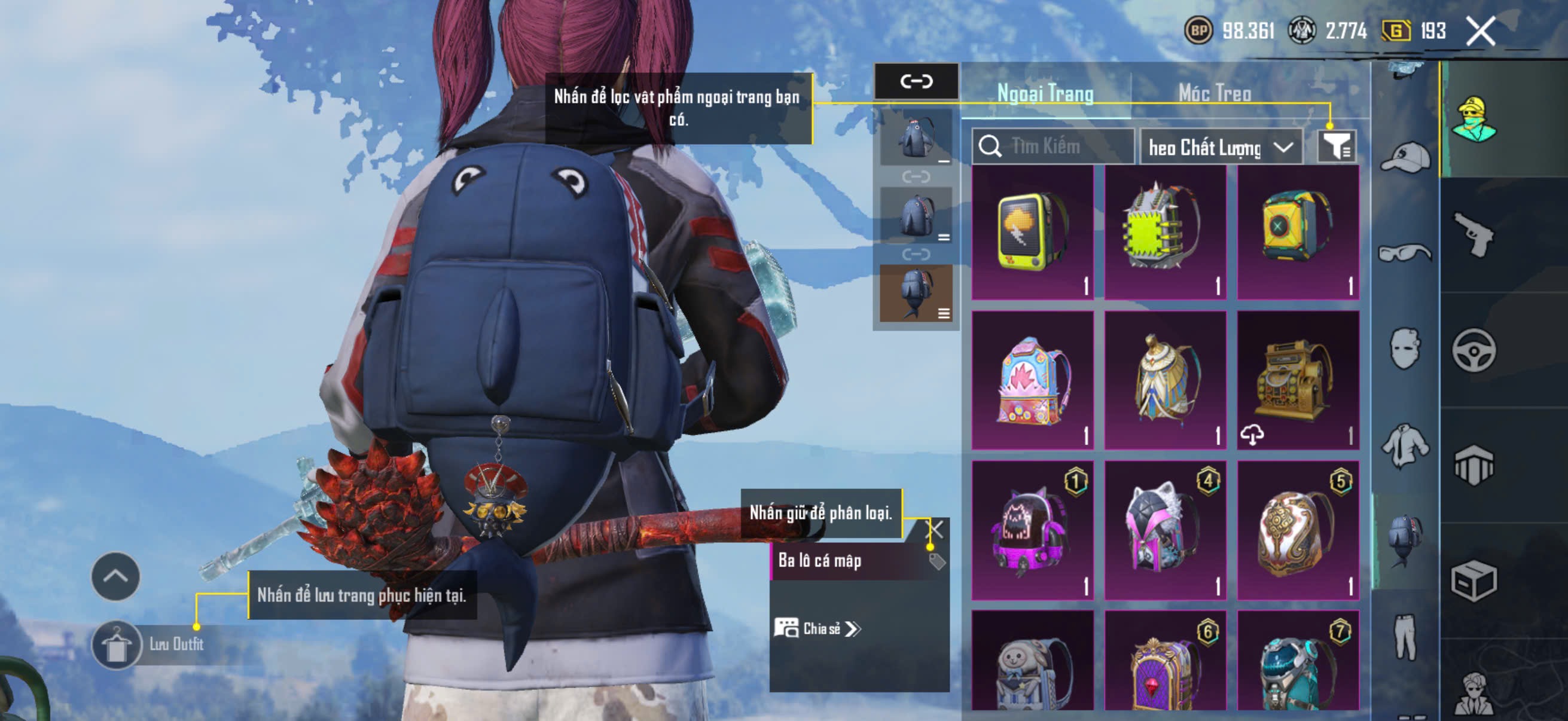
Task: Select the yellow retro game console backpack
Action: (1033, 233)
